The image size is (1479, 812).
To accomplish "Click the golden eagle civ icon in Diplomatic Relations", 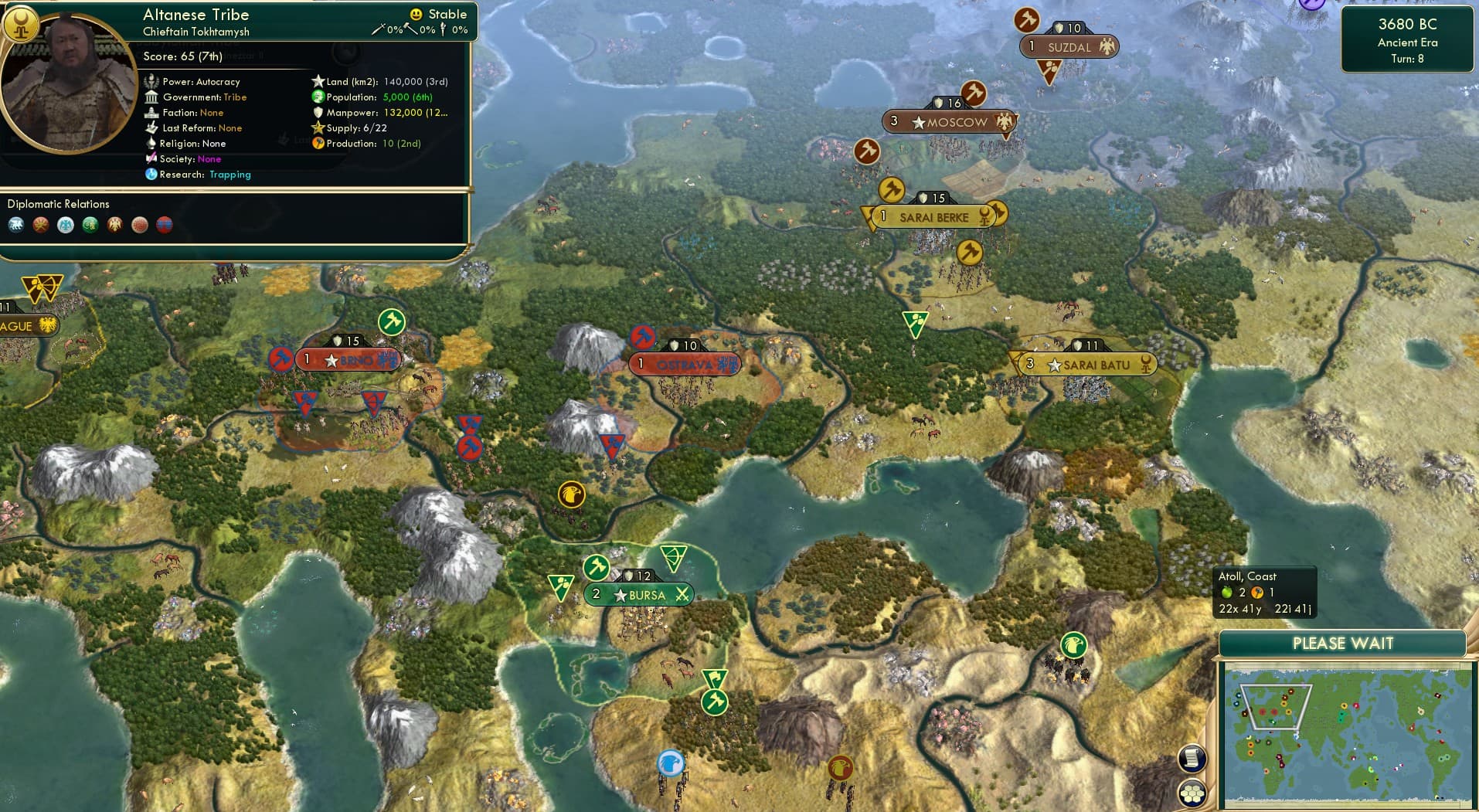I will click(x=114, y=225).
